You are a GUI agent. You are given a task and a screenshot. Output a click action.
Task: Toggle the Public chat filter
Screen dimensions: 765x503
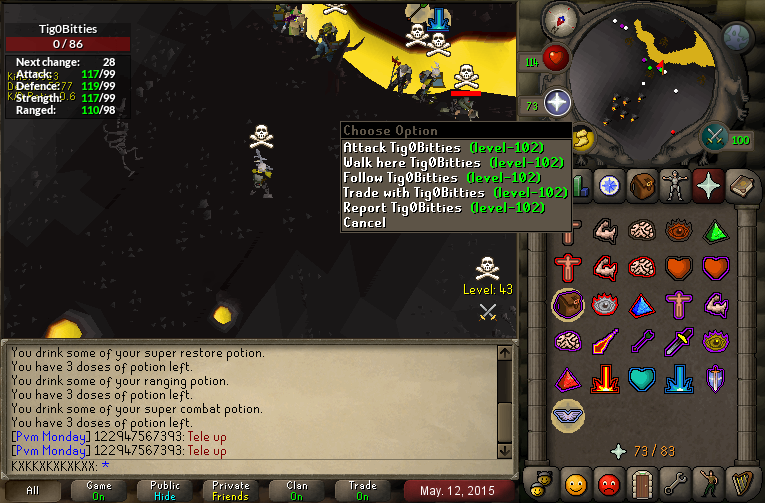(165, 490)
